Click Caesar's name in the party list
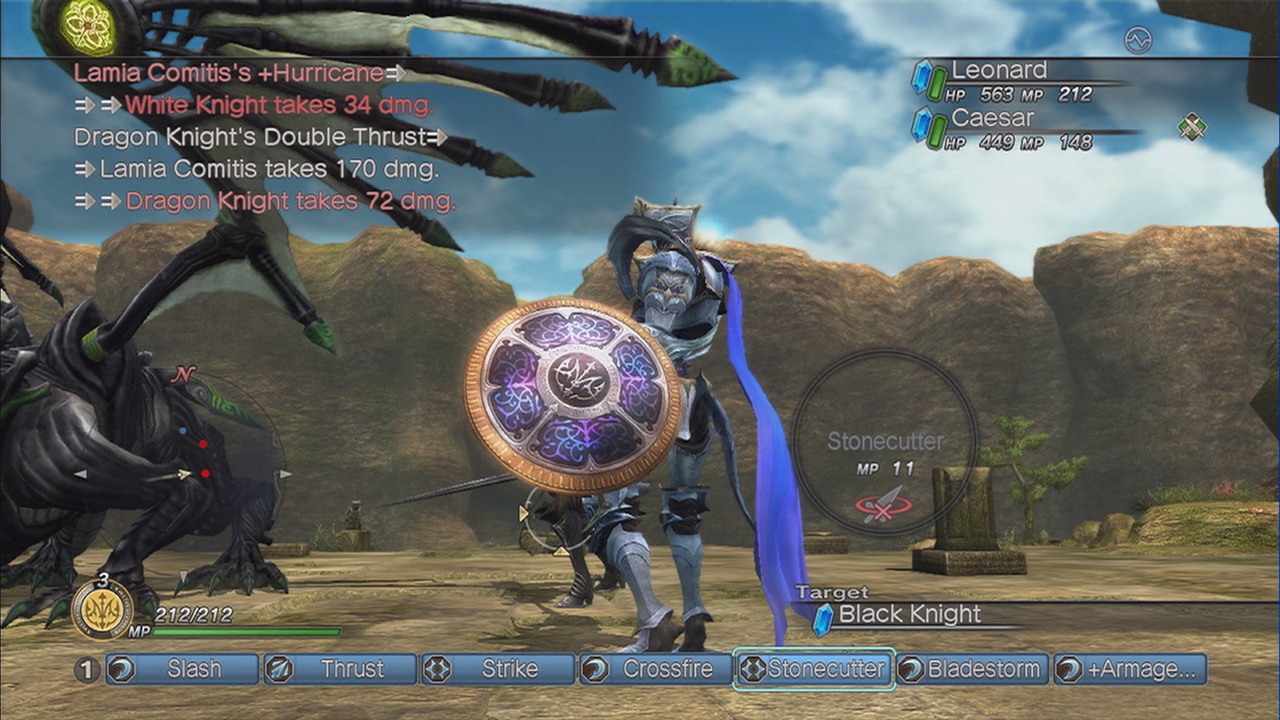 [996, 117]
